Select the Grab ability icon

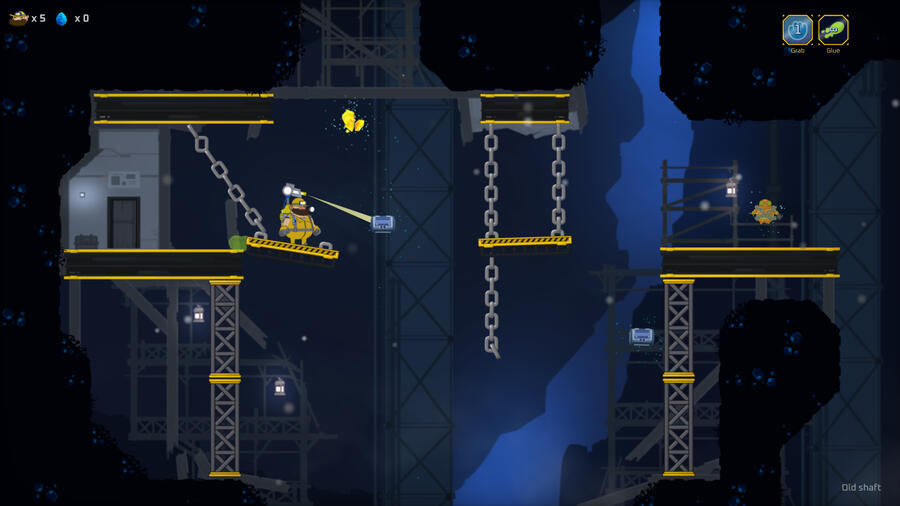coord(797,30)
